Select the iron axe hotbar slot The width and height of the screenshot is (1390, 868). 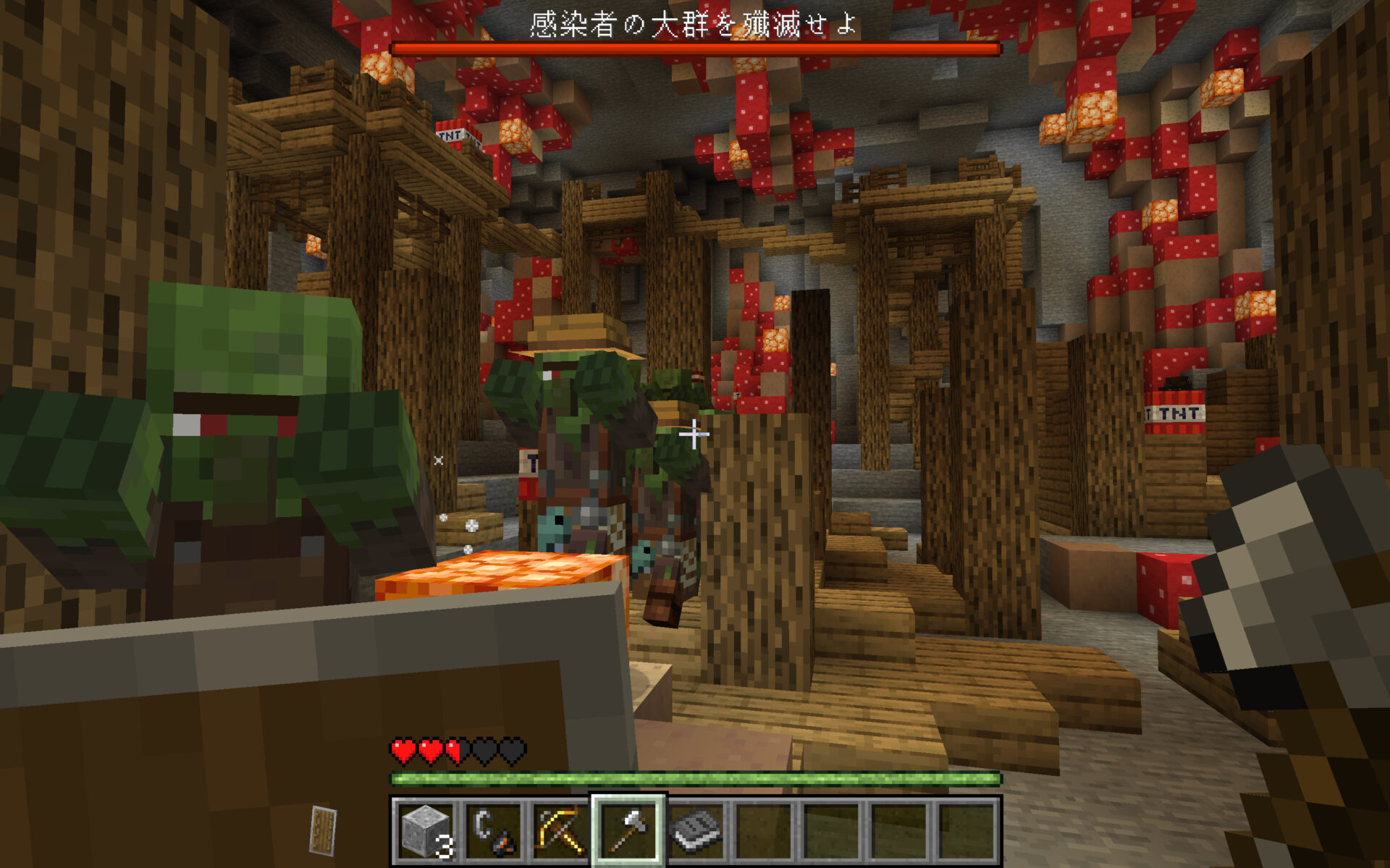[628, 830]
